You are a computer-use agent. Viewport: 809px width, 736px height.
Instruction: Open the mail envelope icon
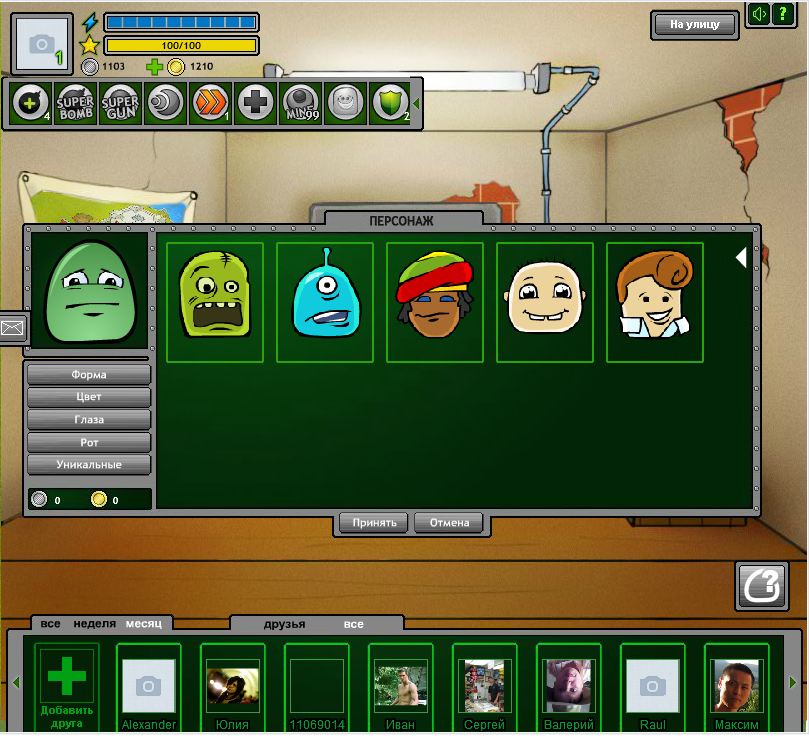(x=12, y=327)
